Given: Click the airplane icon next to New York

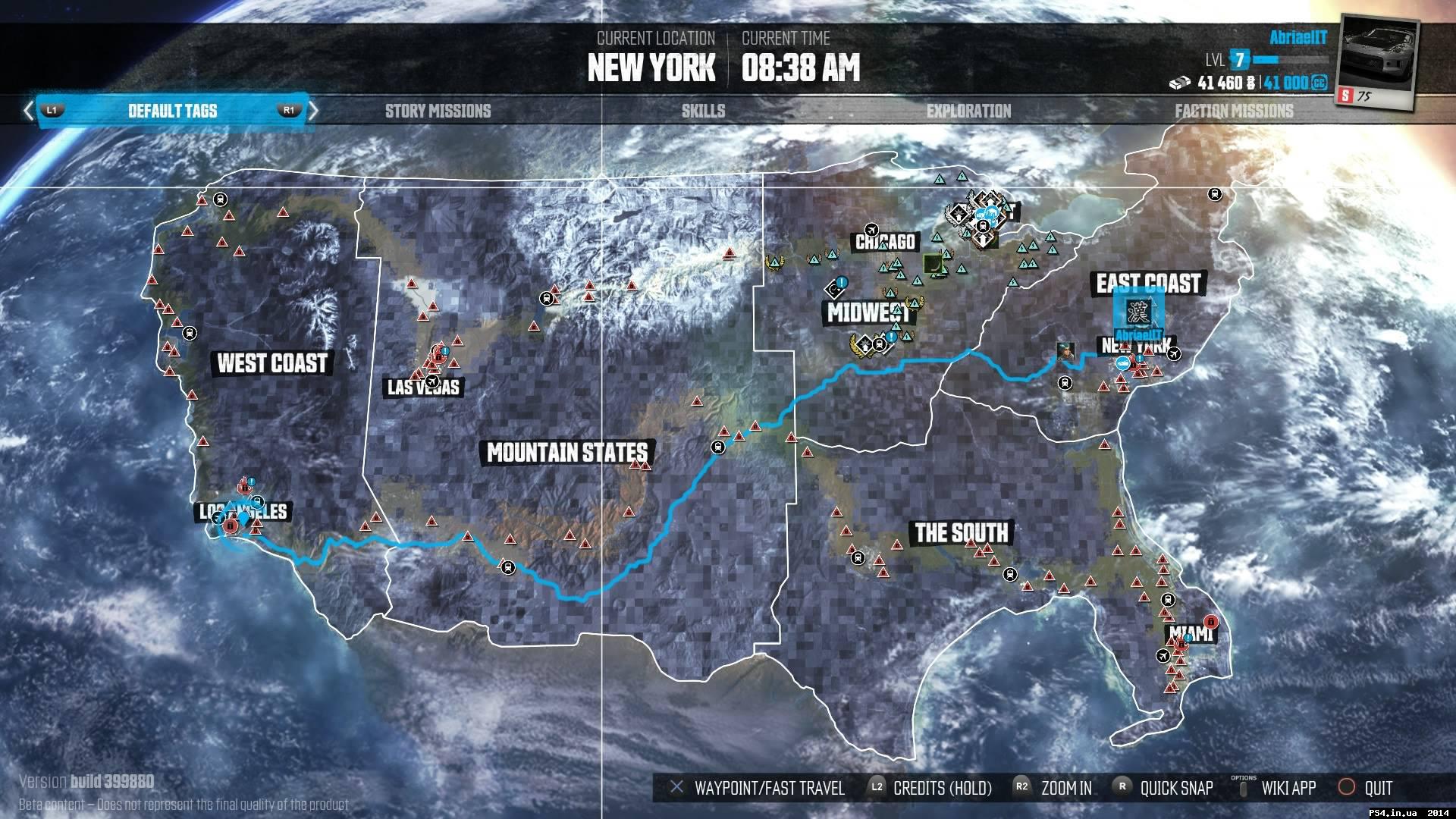Looking at the screenshot, I should click(x=1173, y=354).
